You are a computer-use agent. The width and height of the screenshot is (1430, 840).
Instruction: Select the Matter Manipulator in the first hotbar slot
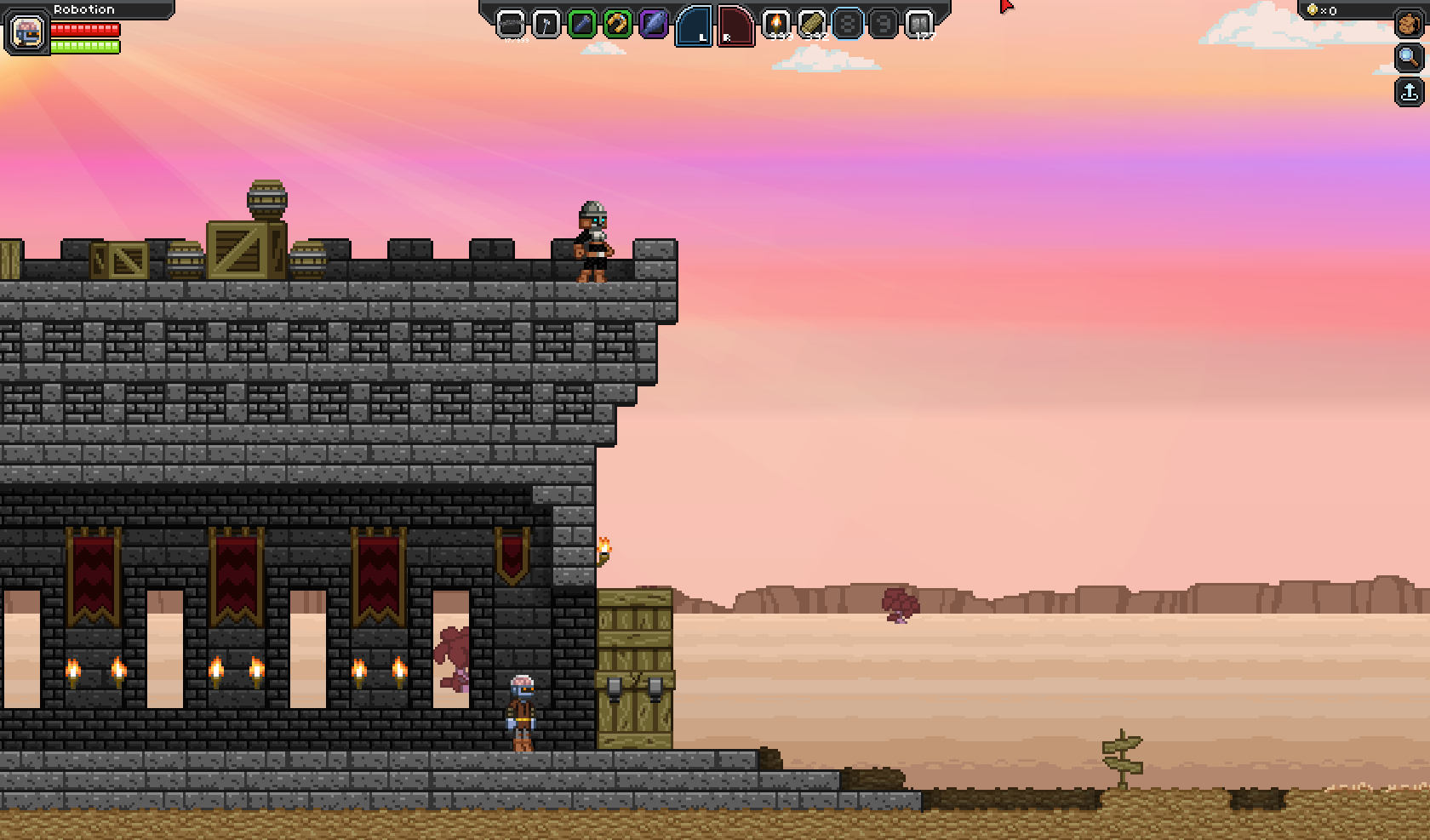511,26
